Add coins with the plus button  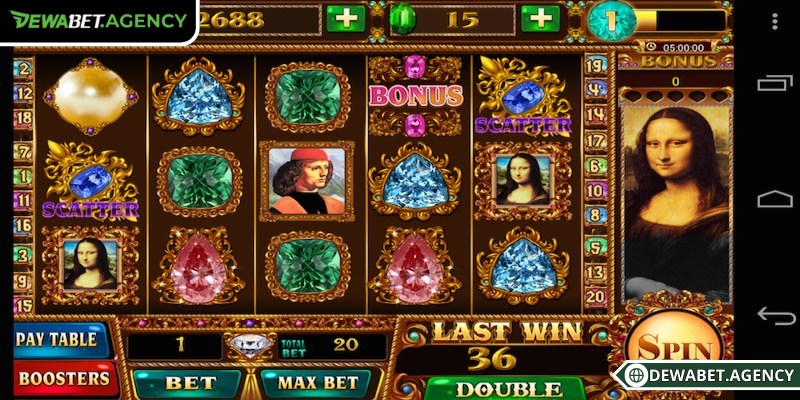coord(346,19)
